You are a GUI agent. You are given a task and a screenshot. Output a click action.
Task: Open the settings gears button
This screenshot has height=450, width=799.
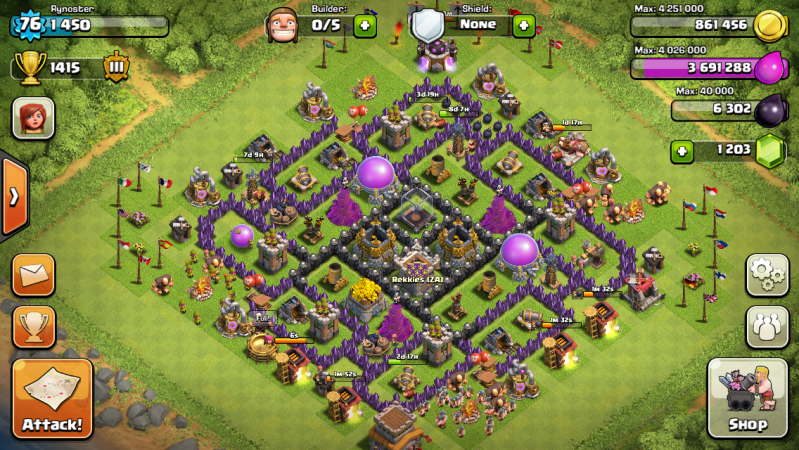point(765,273)
